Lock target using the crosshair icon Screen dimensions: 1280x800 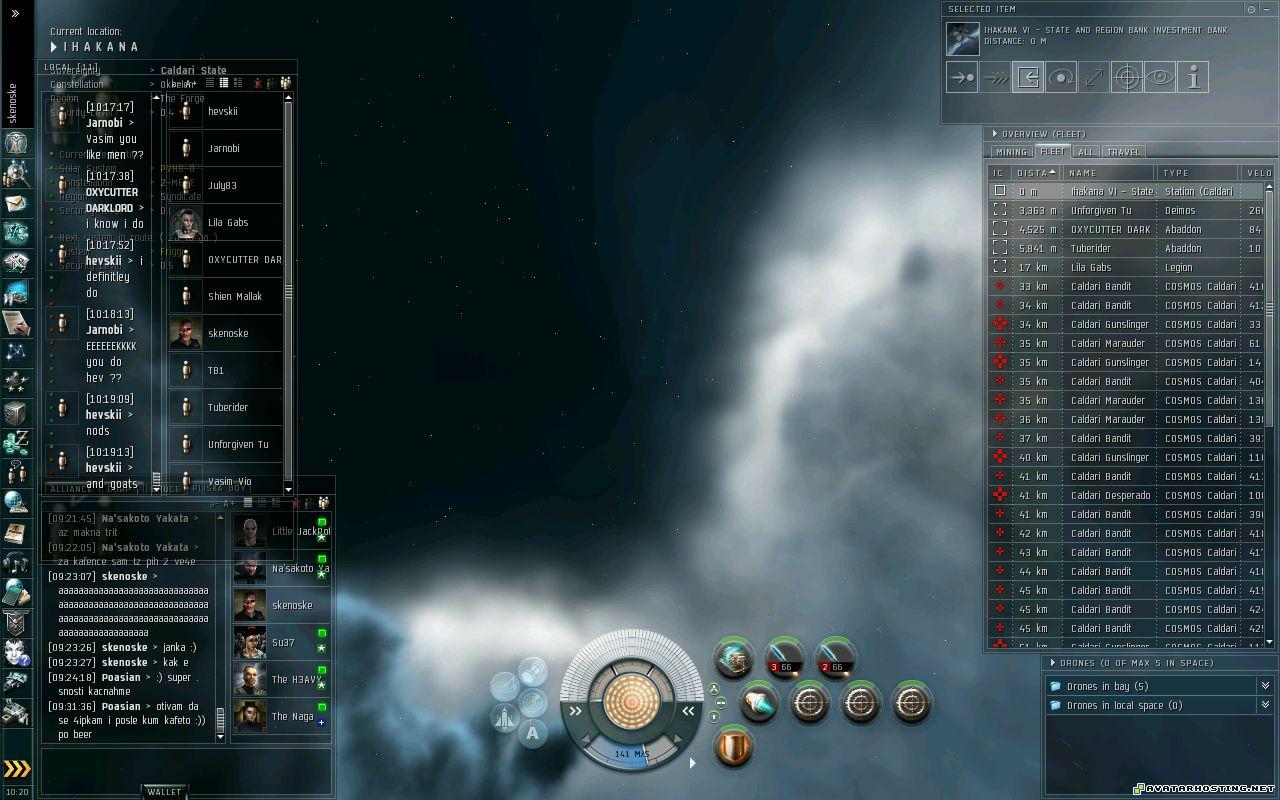tap(1127, 76)
